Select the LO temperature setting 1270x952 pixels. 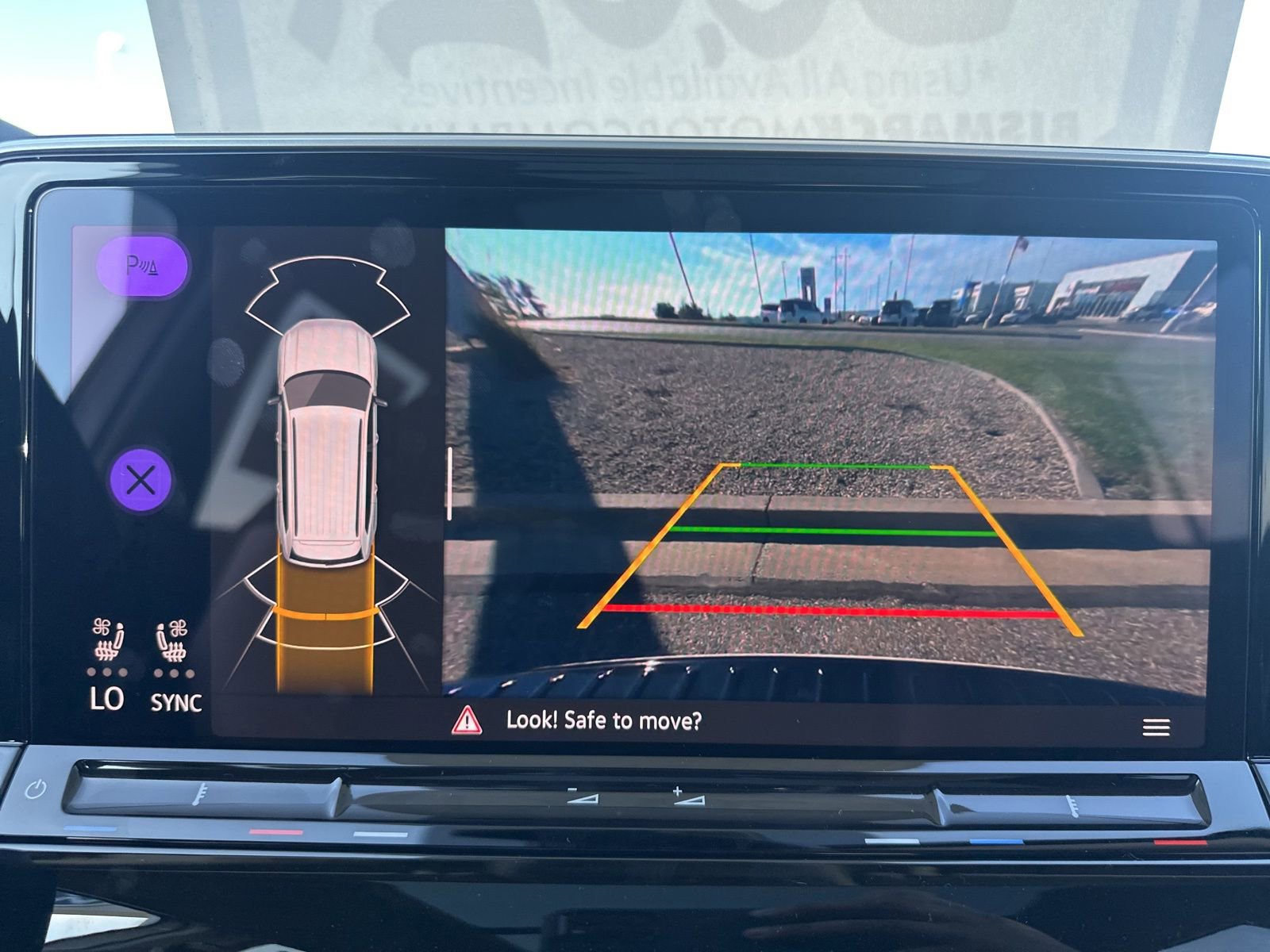[107, 699]
